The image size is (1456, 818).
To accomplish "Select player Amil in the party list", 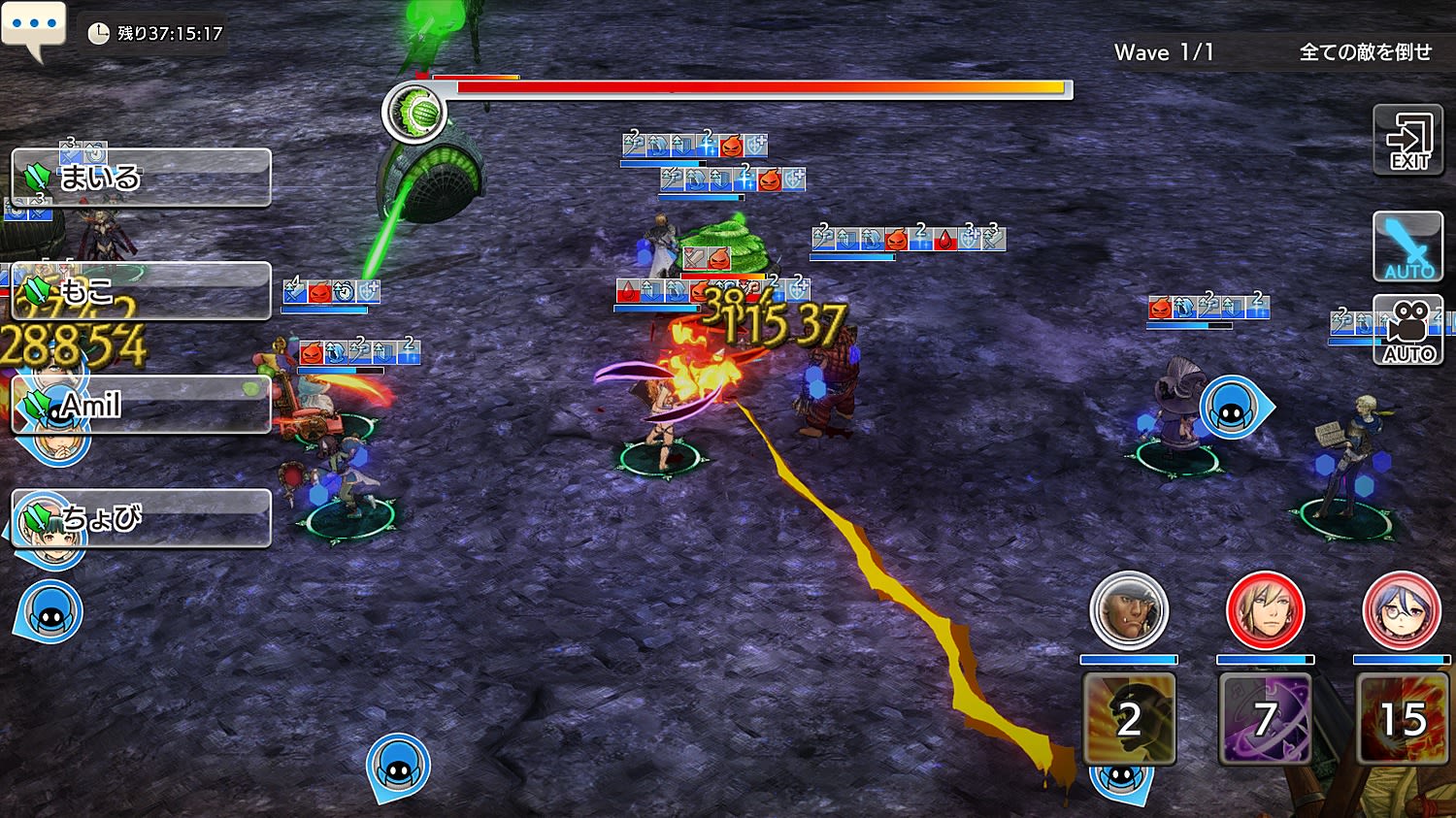I will [141, 404].
